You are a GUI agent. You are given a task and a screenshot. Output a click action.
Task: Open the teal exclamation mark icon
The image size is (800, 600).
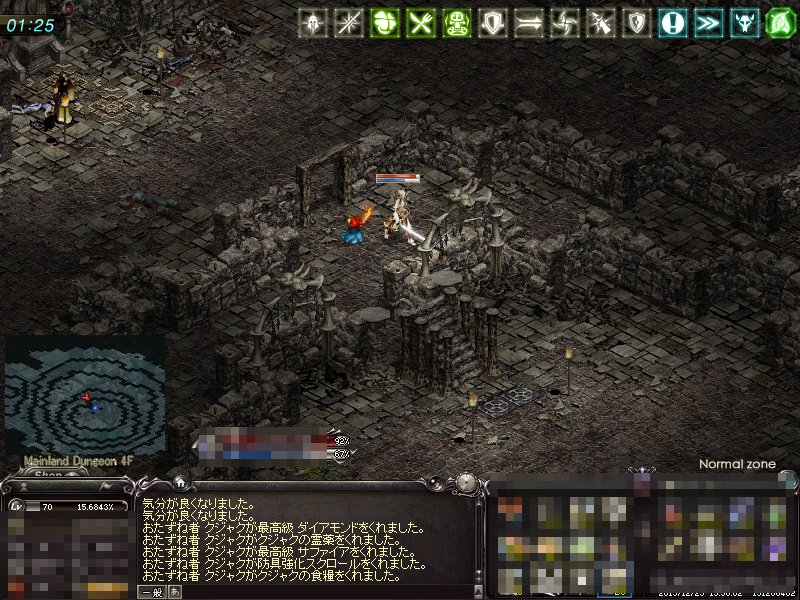pyautogui.click(x=672, y=22)
